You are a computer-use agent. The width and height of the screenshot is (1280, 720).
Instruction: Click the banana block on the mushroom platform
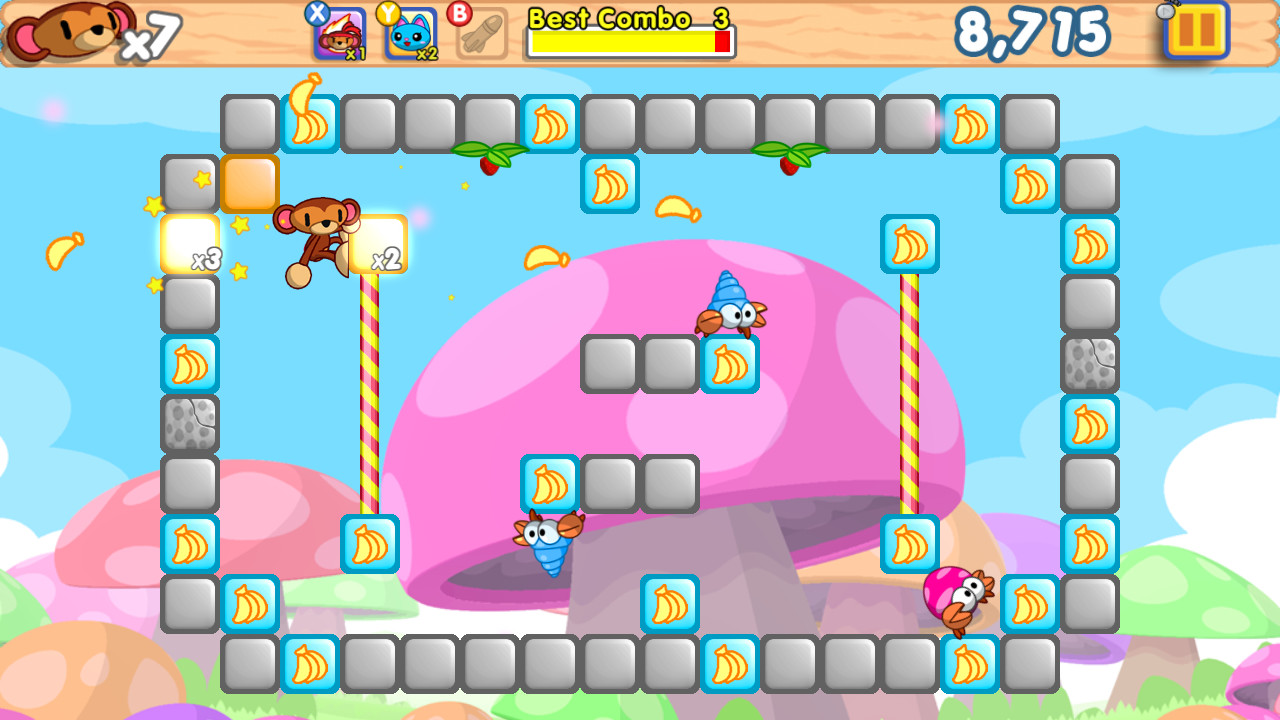point(733,363)
